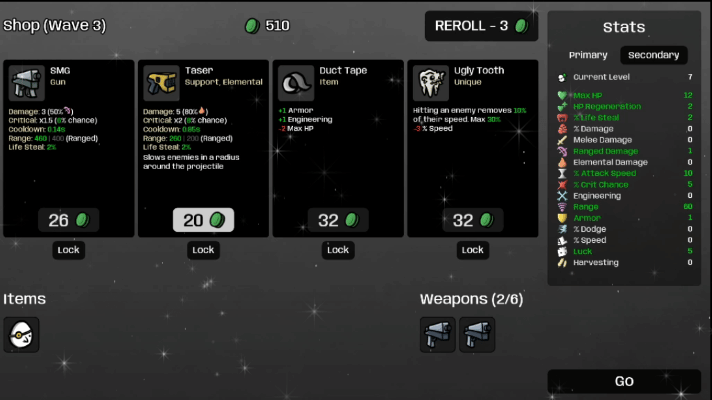Image resolution: width=712 pixels, height=400 pixels.
Task: Purchase the Taser for 20
Action: point(203,220)
